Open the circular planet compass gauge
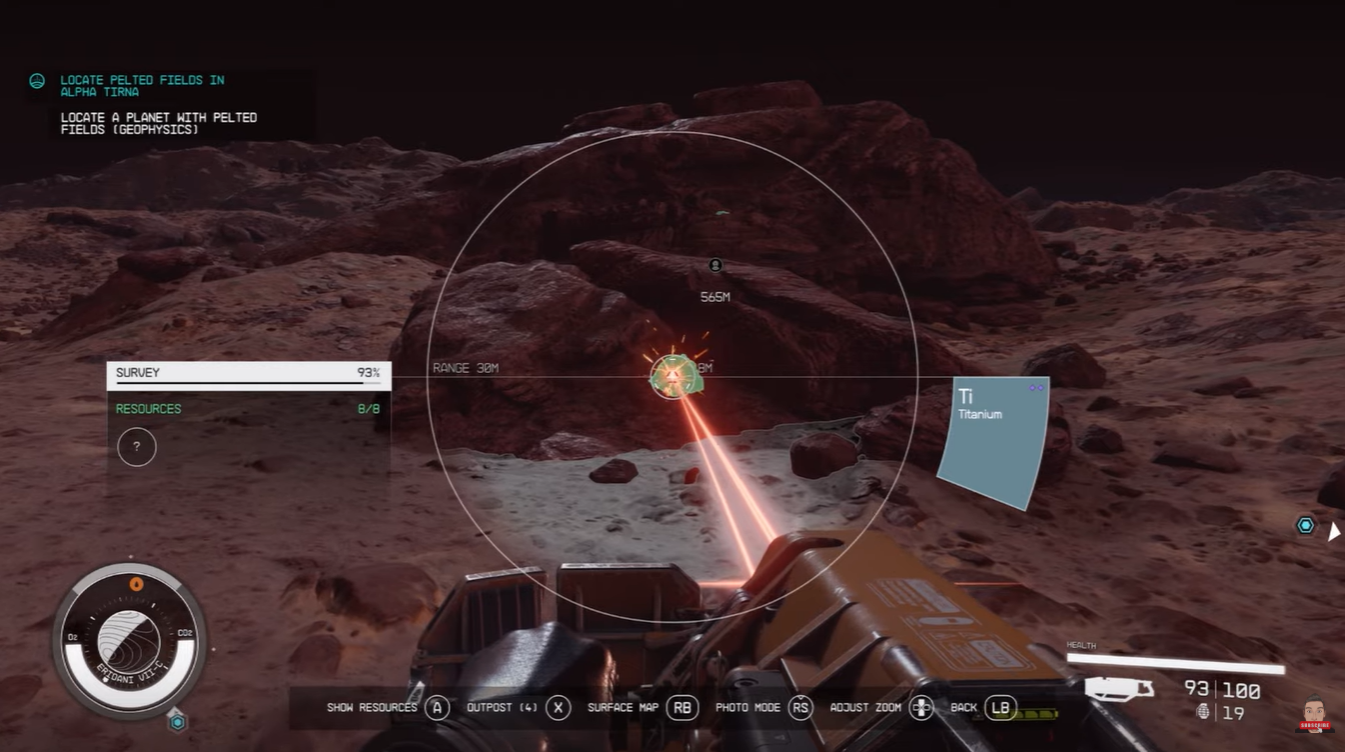The width and height of the screenshot is (1345, 752). click(130, 640)
